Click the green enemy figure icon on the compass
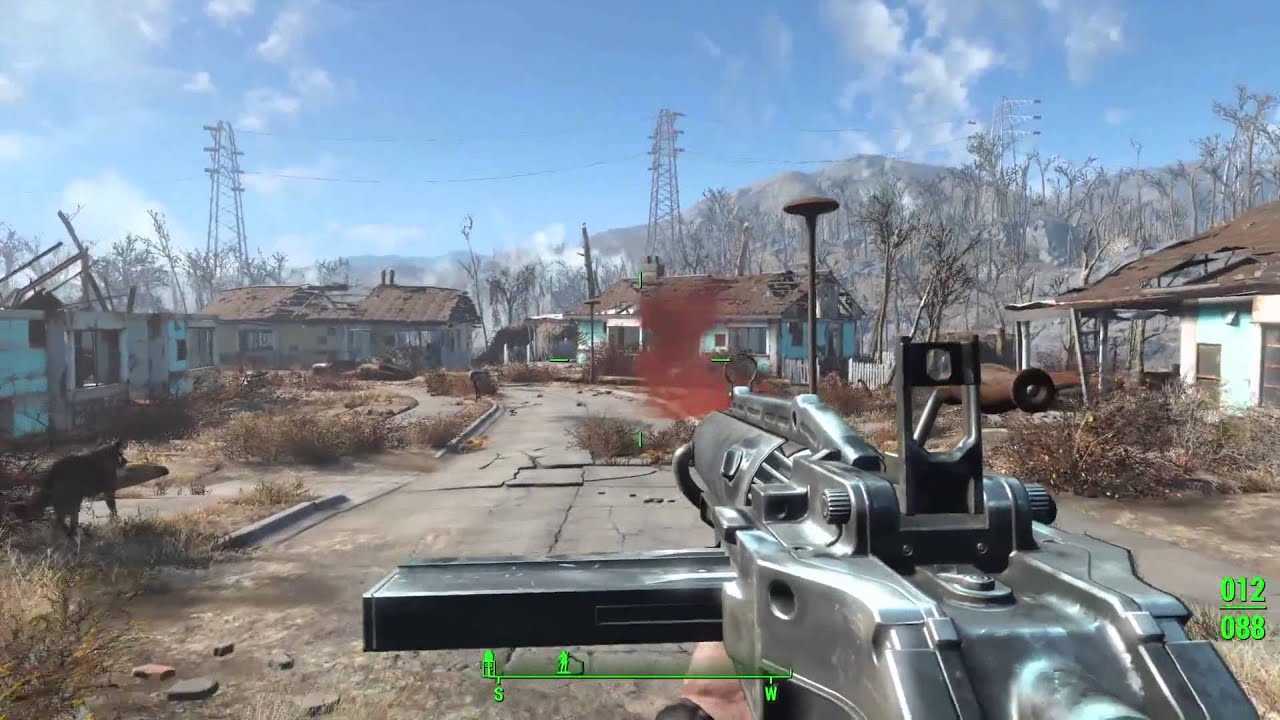The height and width of the screenshot is (720, 1280). tap(564, 660)
